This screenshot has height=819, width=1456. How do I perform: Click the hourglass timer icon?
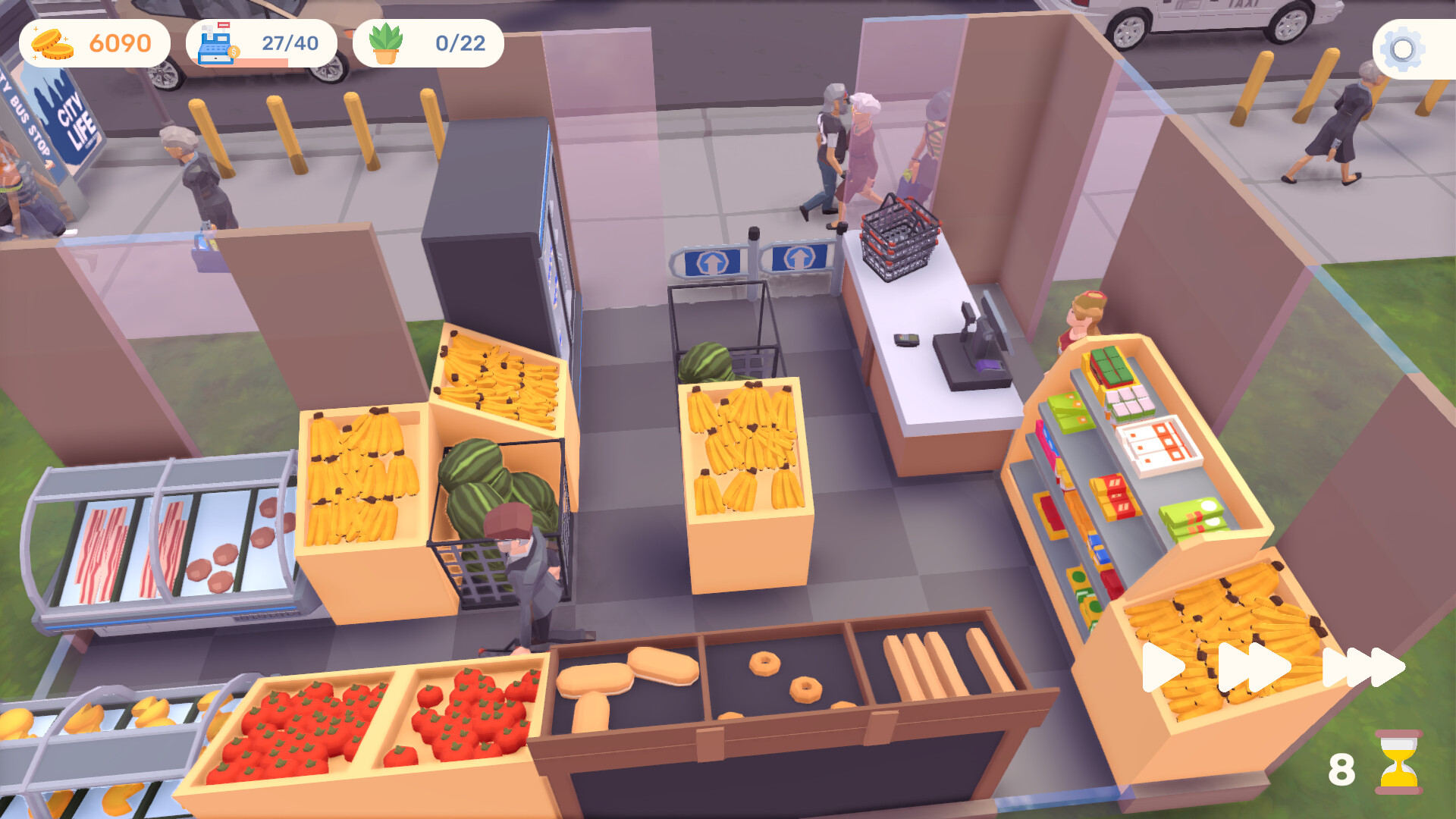click(x=1398, y=762)
